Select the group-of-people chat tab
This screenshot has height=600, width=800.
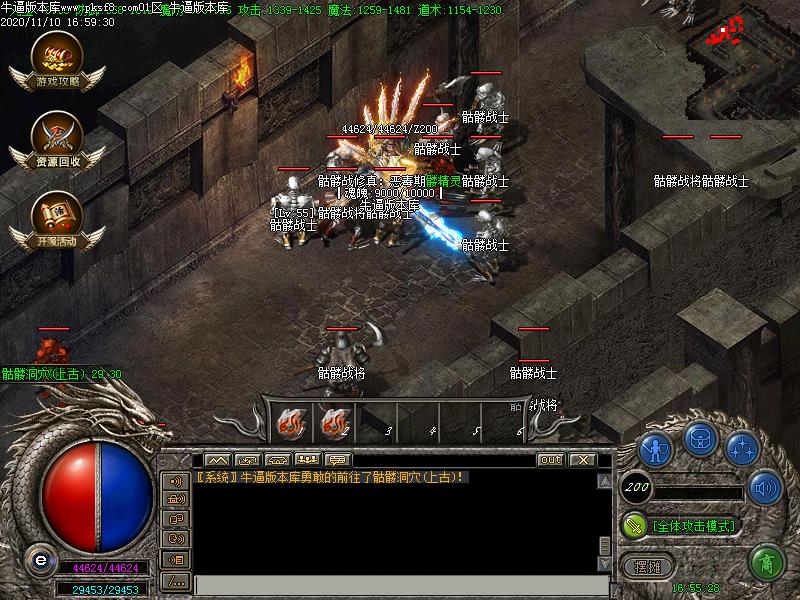pos(308,460)
